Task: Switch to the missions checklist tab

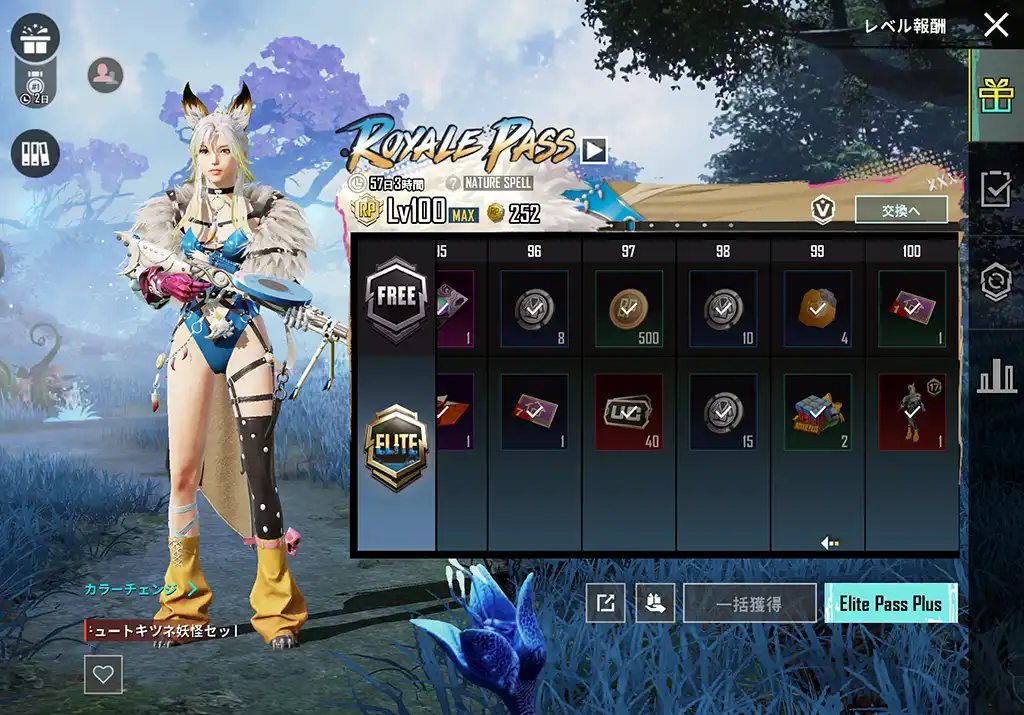Action: (x=996, y=188)
